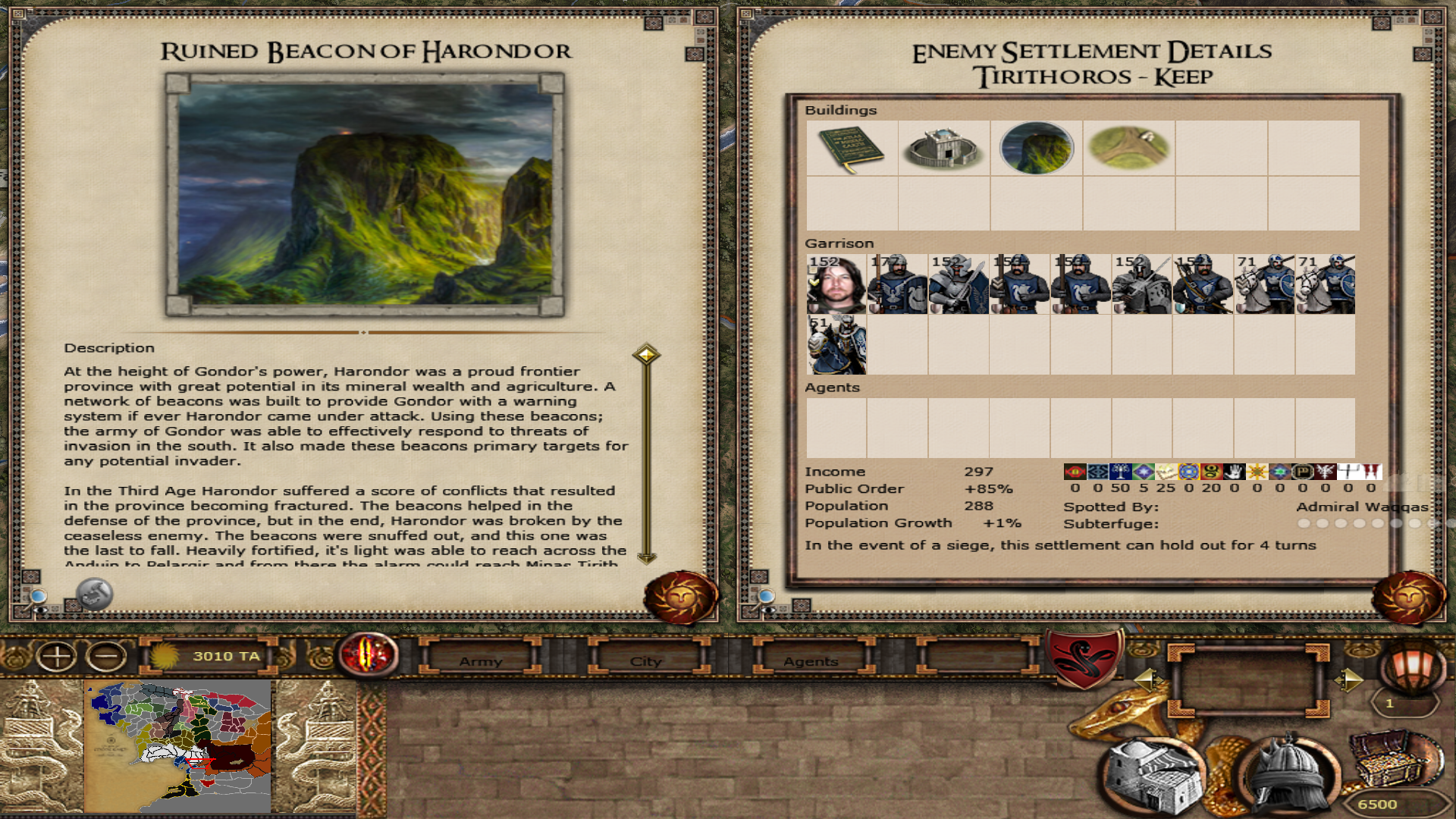Show the Agents tab
The width and height of the screenshot is (1456, 819).
811,661
